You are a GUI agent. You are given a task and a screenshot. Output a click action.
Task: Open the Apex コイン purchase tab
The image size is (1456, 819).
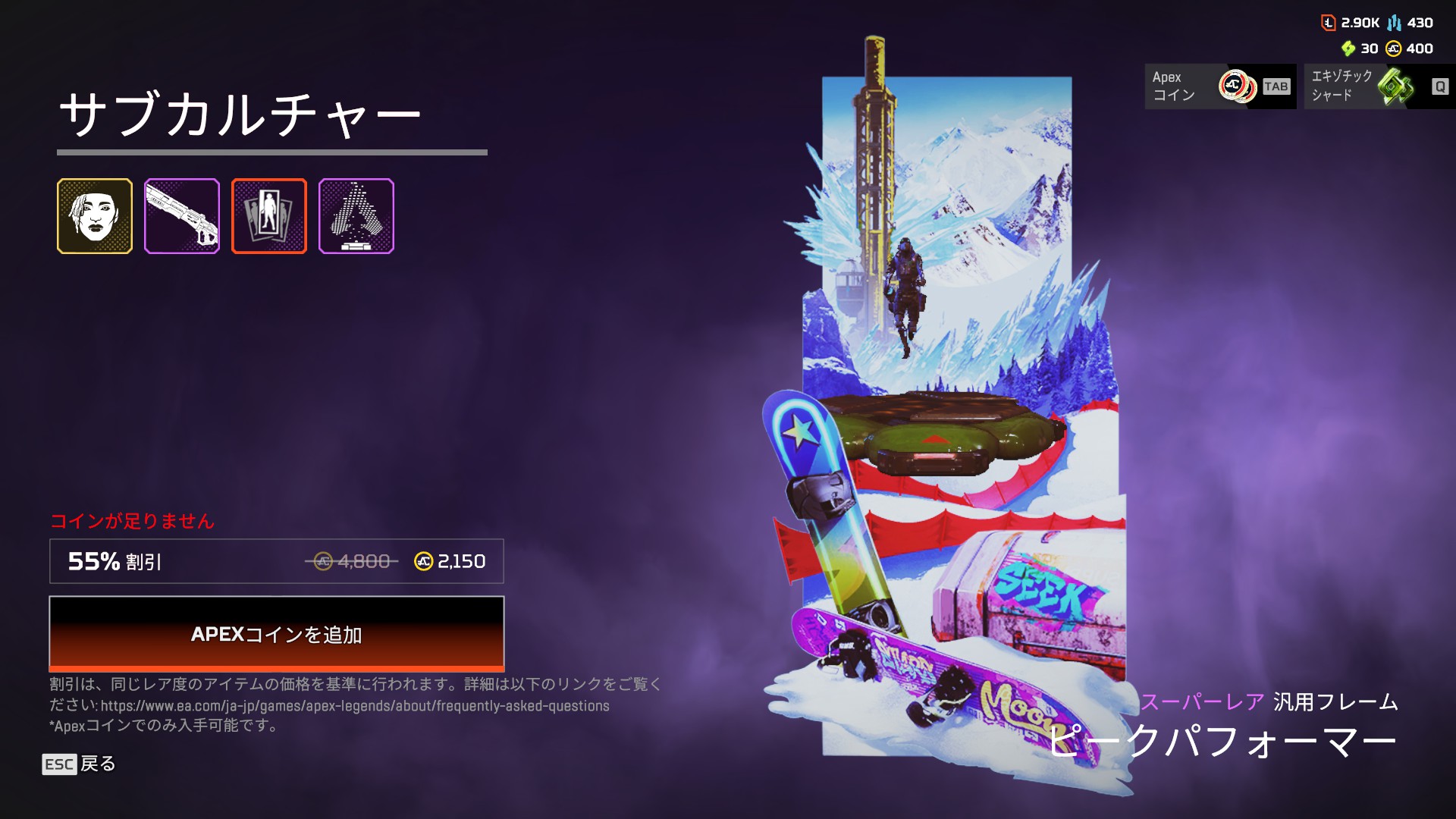(1219, 86)
